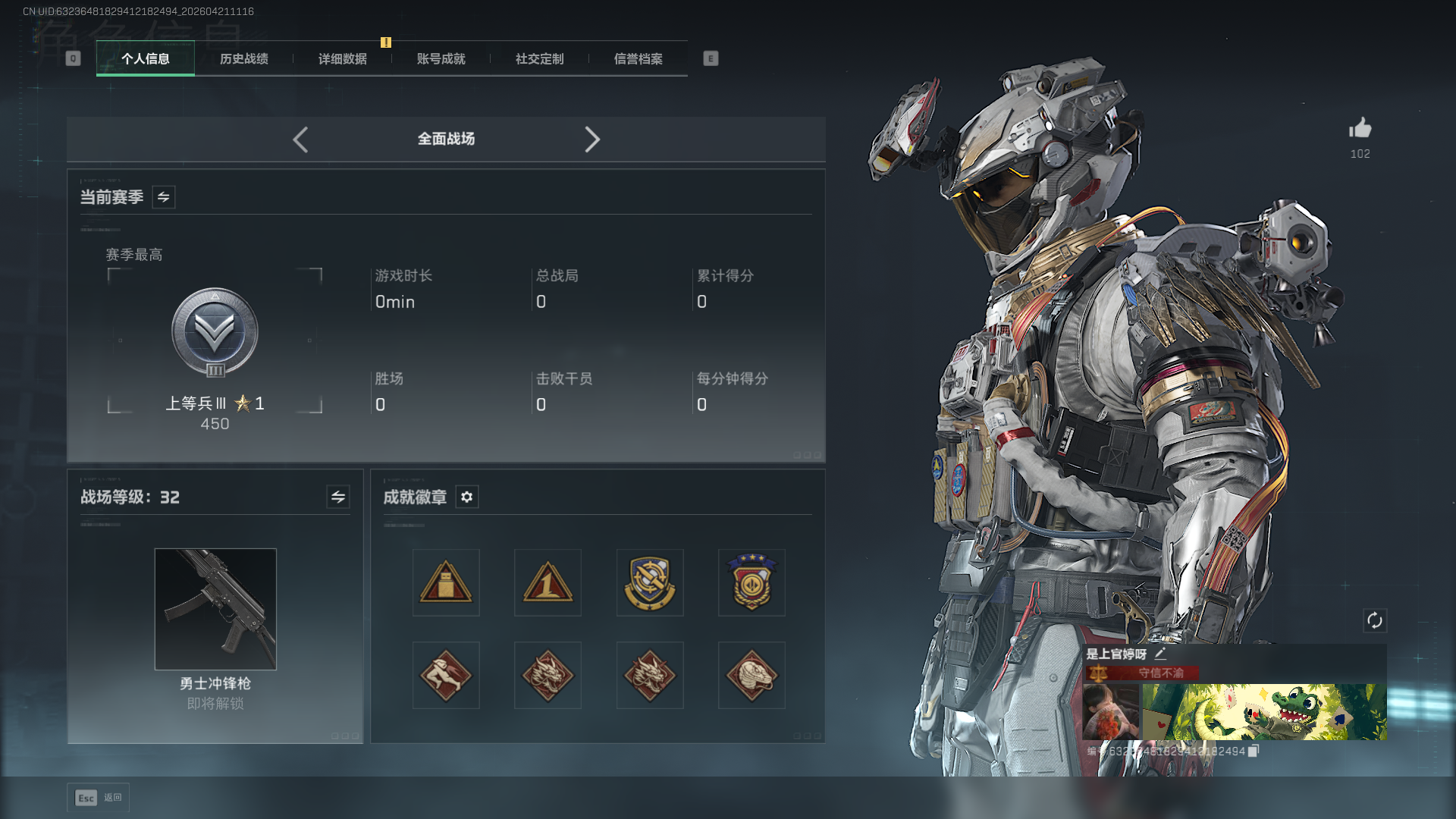Open the 上等兵 III rank emblem

pos(215,332)
